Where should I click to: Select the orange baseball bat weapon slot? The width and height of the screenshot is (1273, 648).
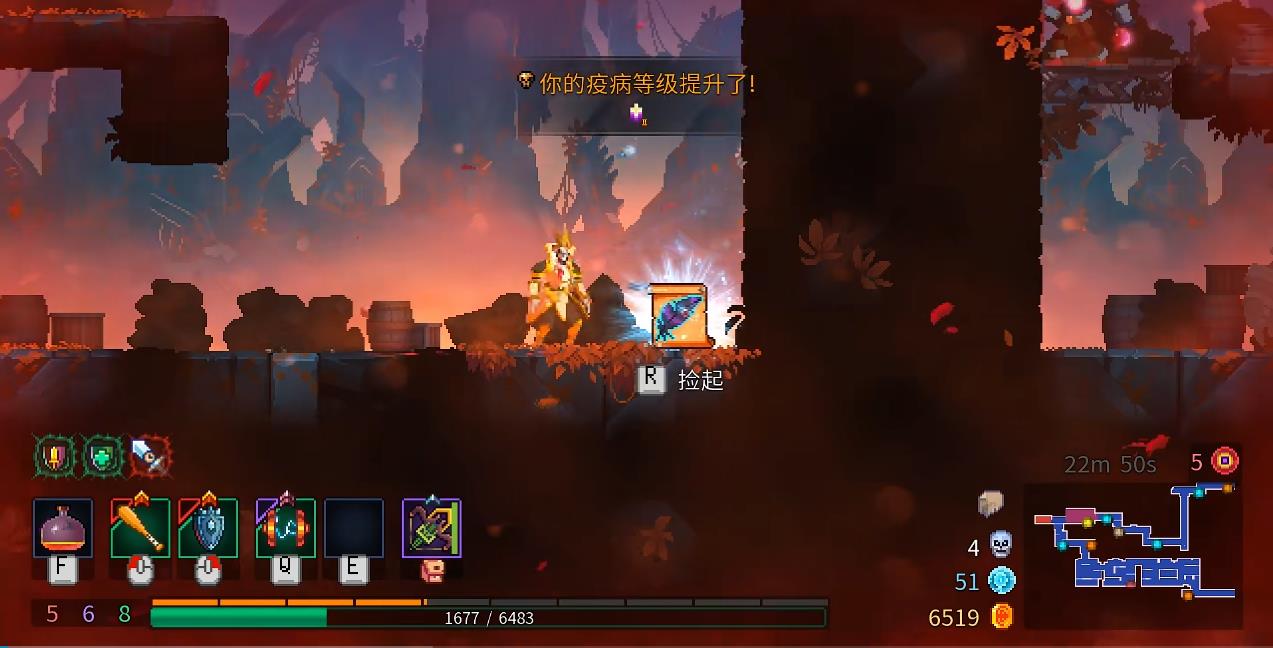[x=140, y=528]
